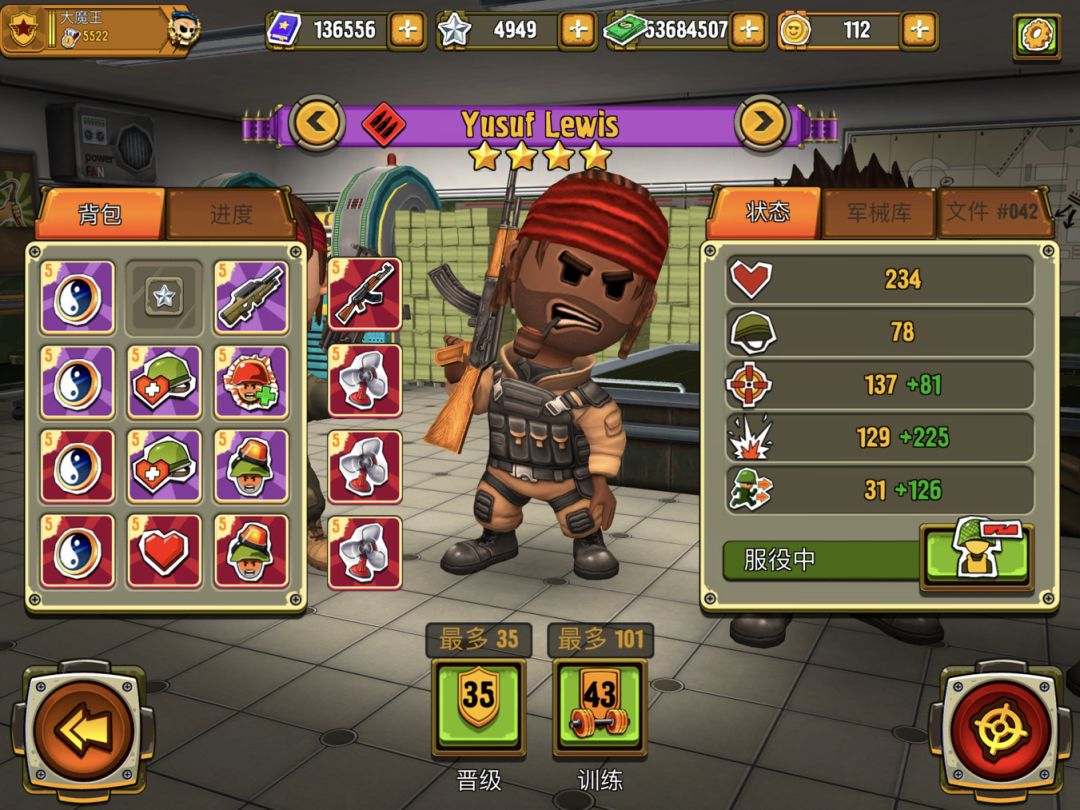This screenshot has width=1080, height=810.
Task: Open the 军械库 tab
Action: point(878,213)
